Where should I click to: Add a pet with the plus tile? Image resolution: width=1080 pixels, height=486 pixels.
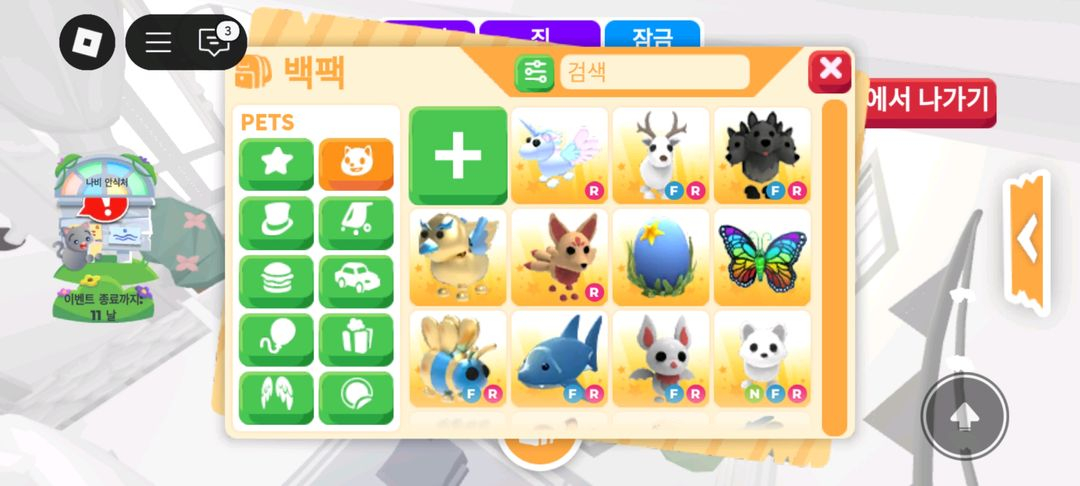tap(458, 156)
